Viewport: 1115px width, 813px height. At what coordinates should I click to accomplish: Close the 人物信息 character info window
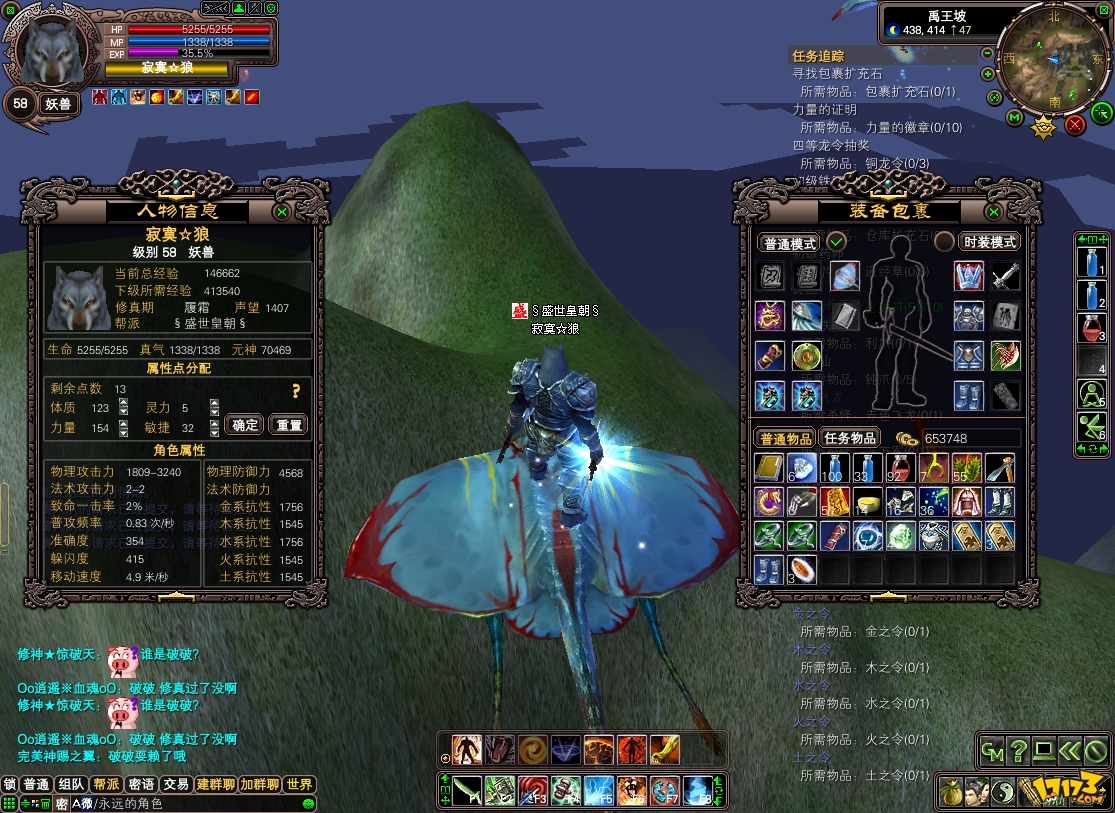click(x=282, y=212)
